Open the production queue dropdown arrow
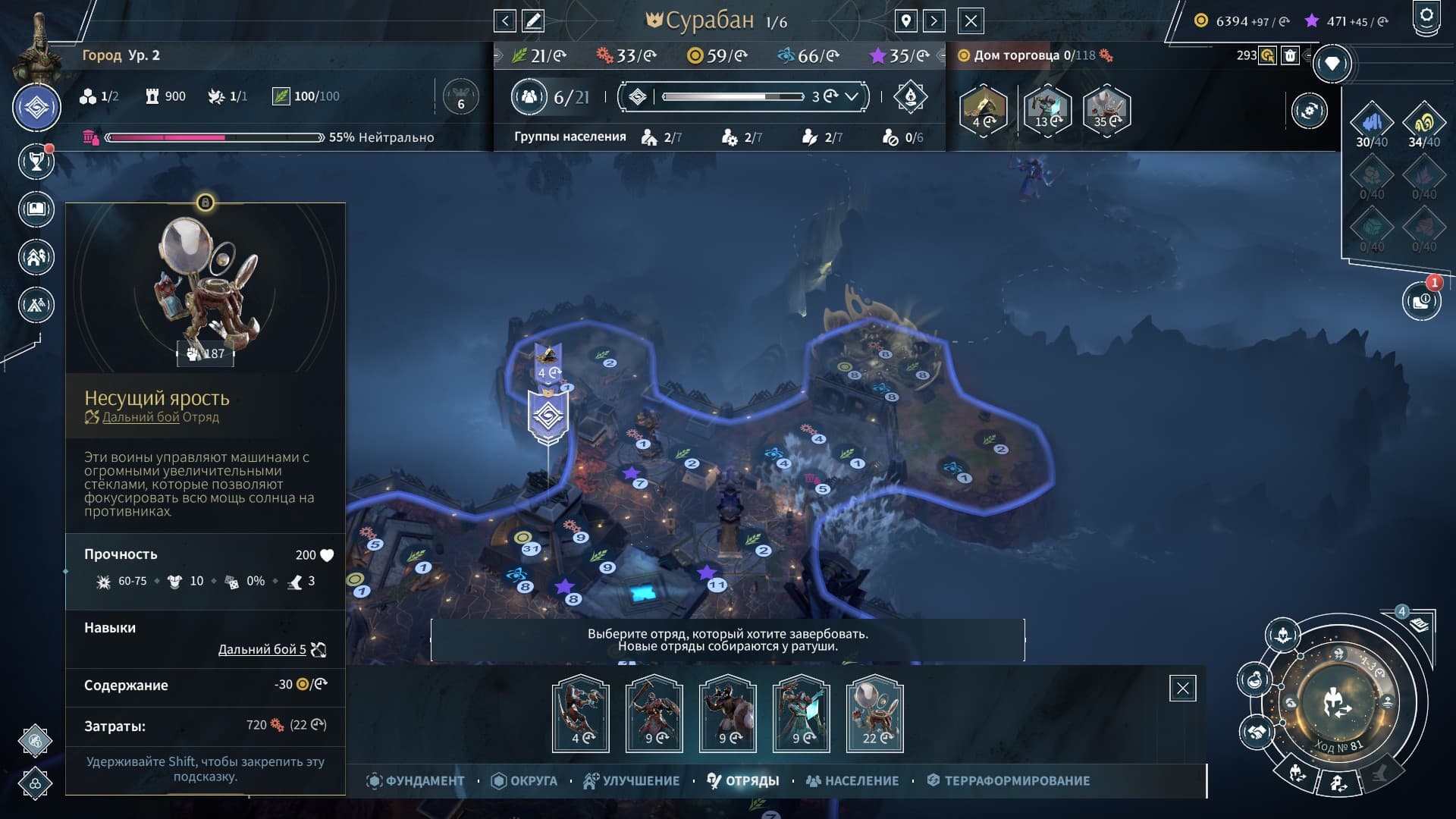This screenshot has height=819, width=1456. pos(852,96)
